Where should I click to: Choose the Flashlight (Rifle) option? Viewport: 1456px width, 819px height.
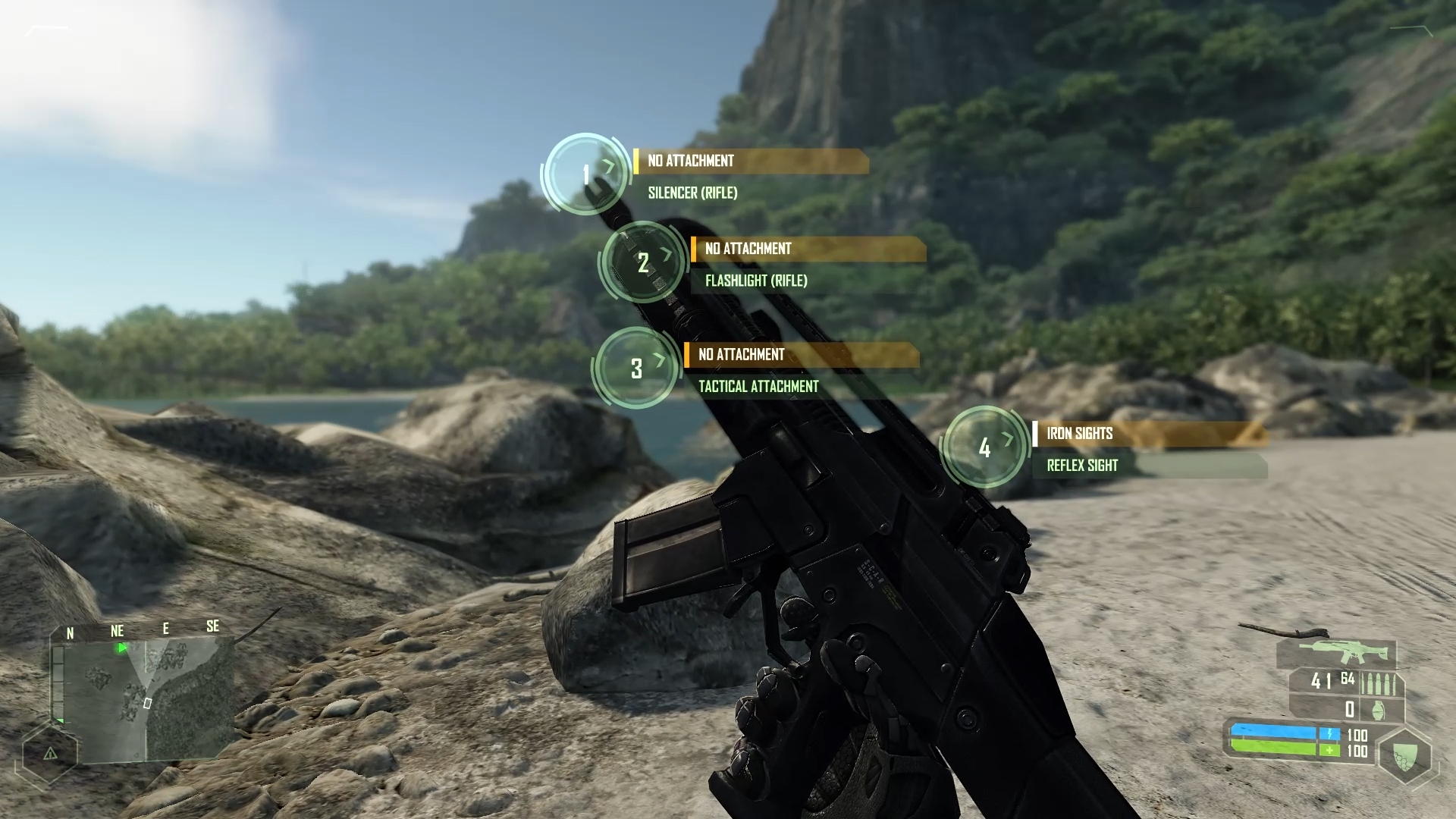[756, 281]
